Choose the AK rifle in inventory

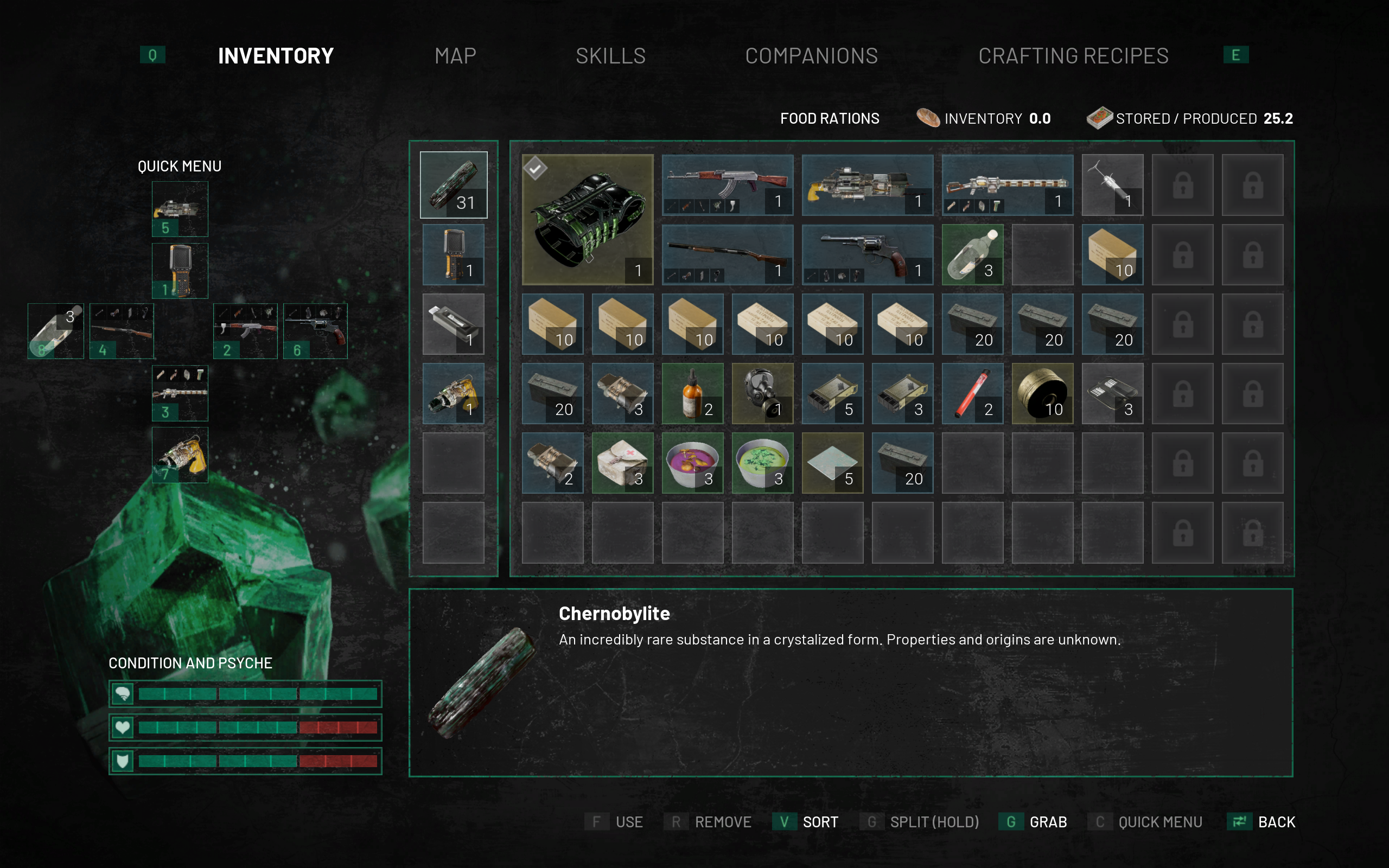click(x=727, y=185)
